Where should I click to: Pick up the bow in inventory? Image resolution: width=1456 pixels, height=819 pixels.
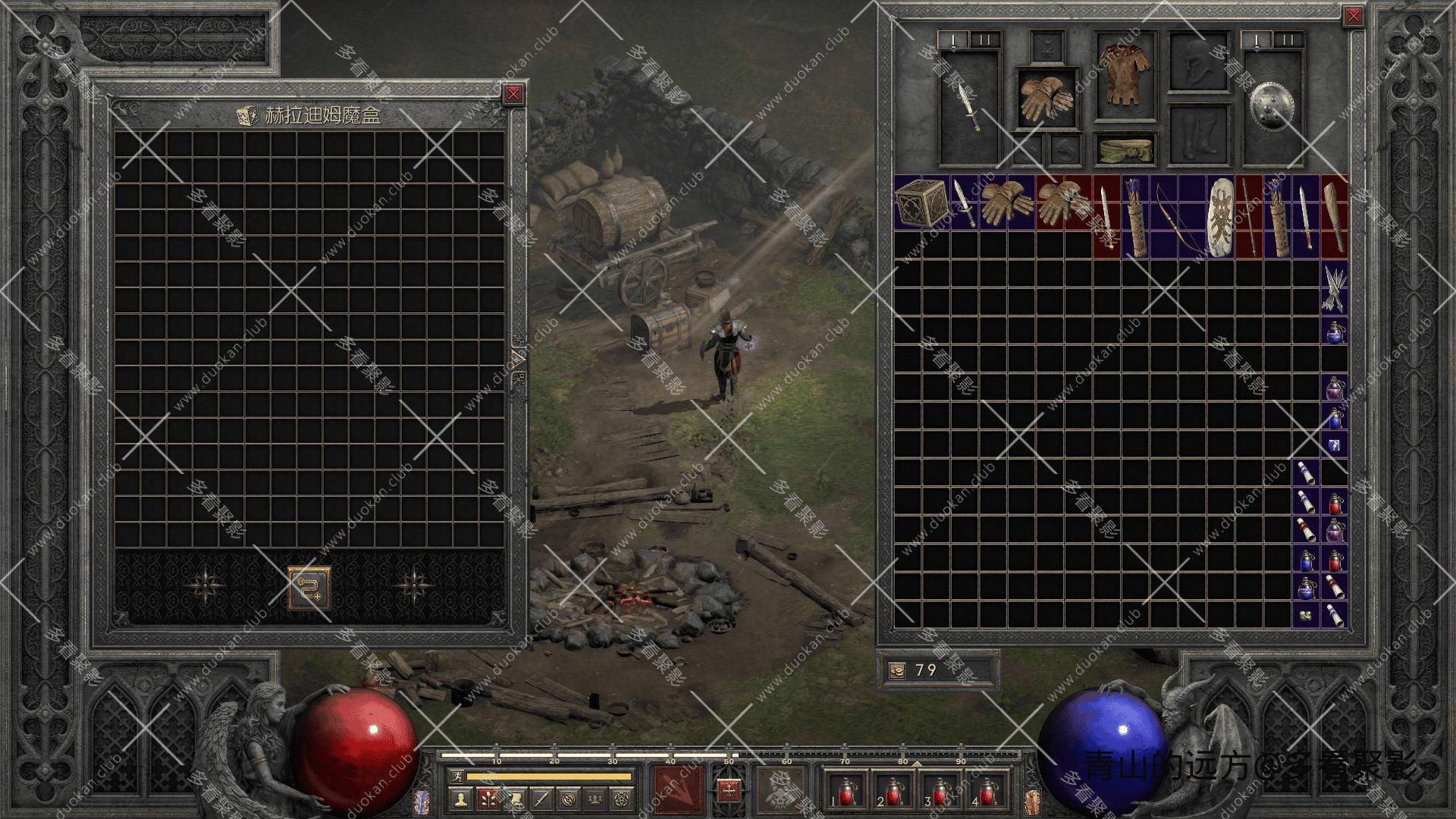click(1177, 217)
